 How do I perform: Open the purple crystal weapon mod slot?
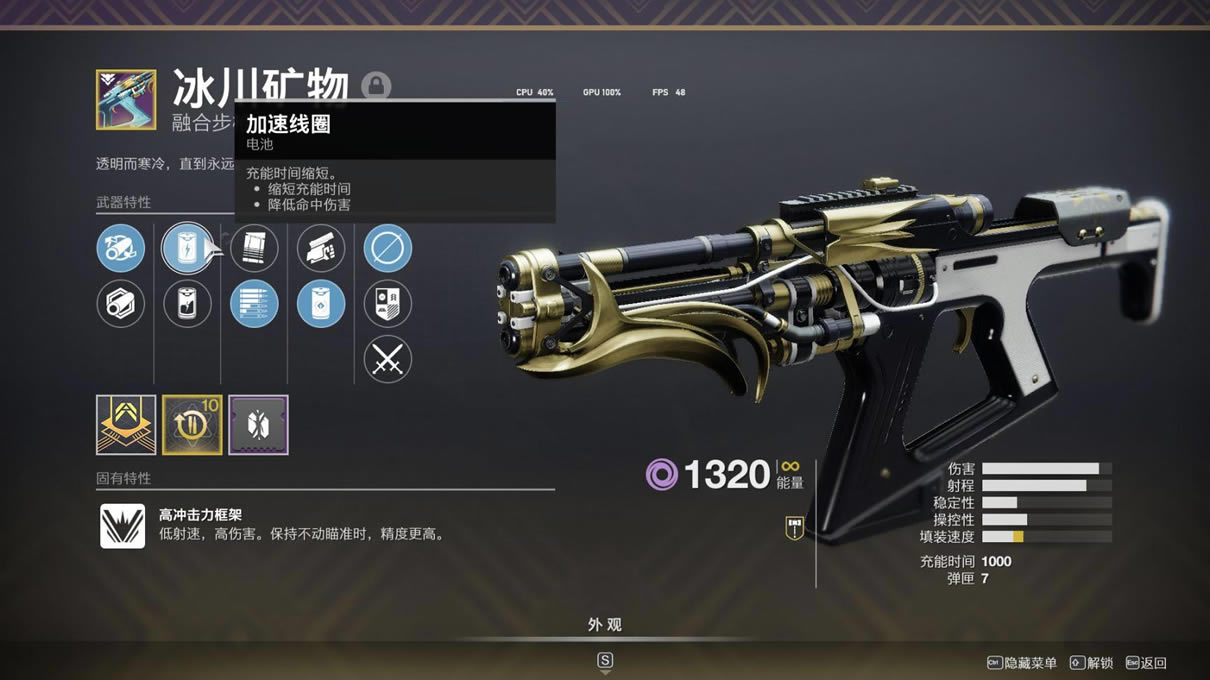point(258,425)
